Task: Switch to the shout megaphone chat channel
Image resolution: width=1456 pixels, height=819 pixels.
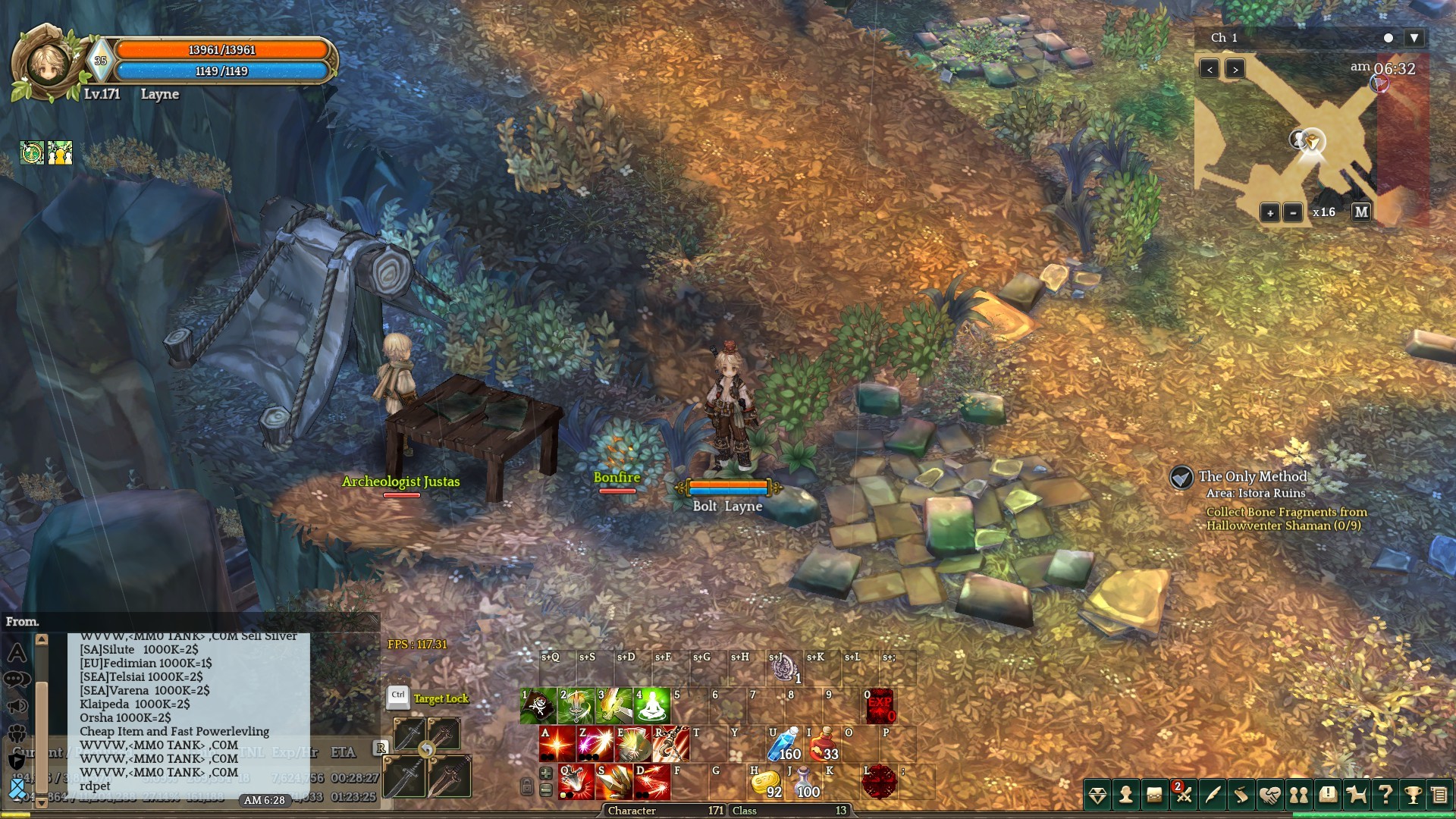Action: [x=17, y=707]
